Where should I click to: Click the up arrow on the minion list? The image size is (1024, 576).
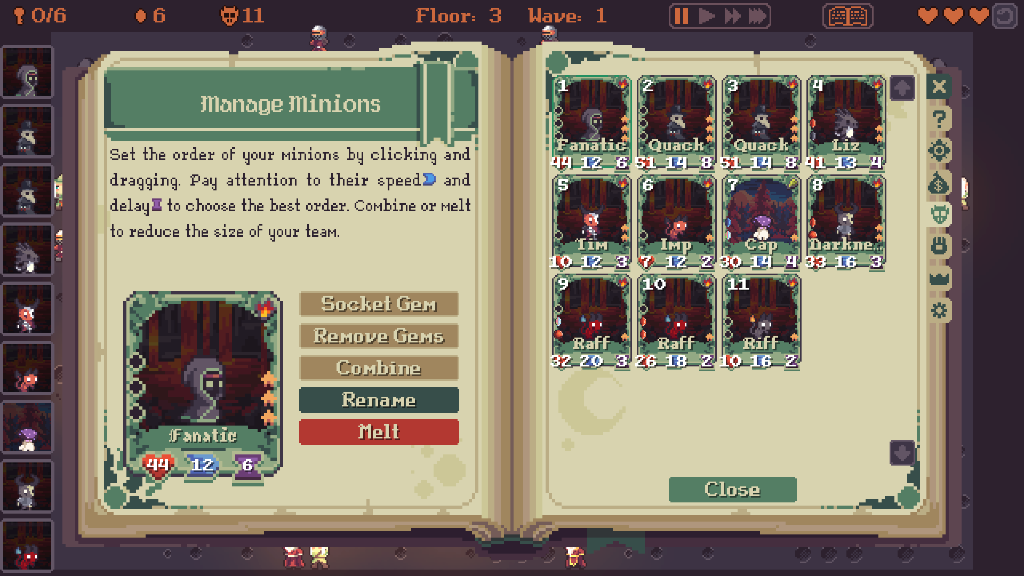point(902,88)
